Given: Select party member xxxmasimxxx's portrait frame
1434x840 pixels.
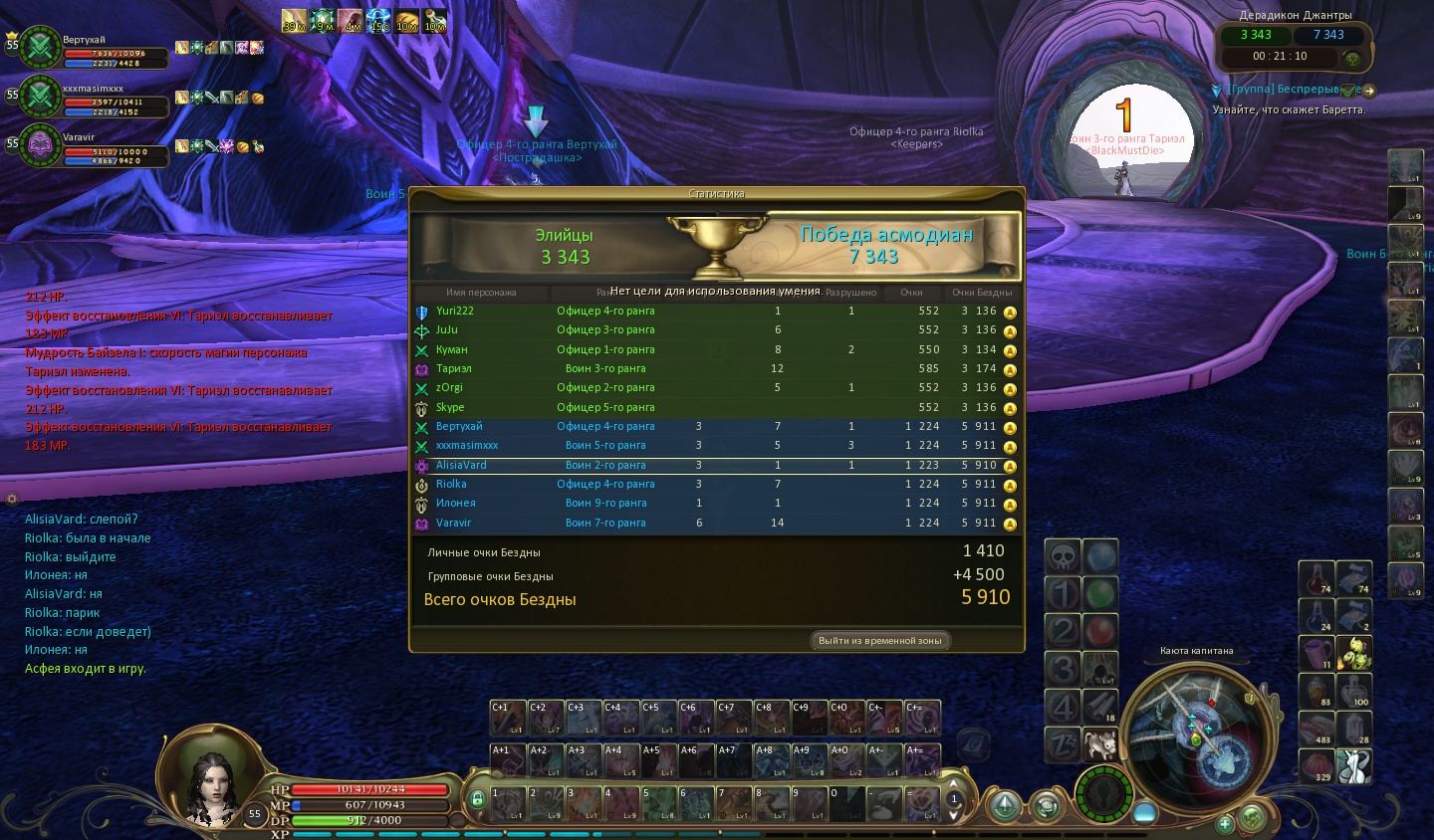Looking at the screenshot, I should 41,97.
